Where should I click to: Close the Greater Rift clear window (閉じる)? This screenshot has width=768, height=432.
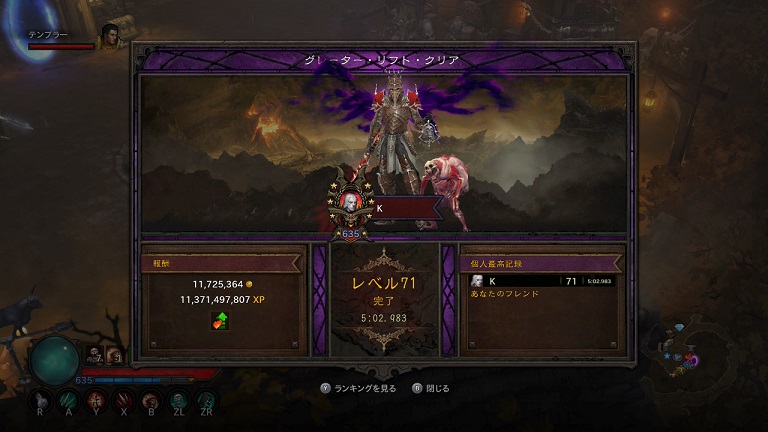coord(432,388)
